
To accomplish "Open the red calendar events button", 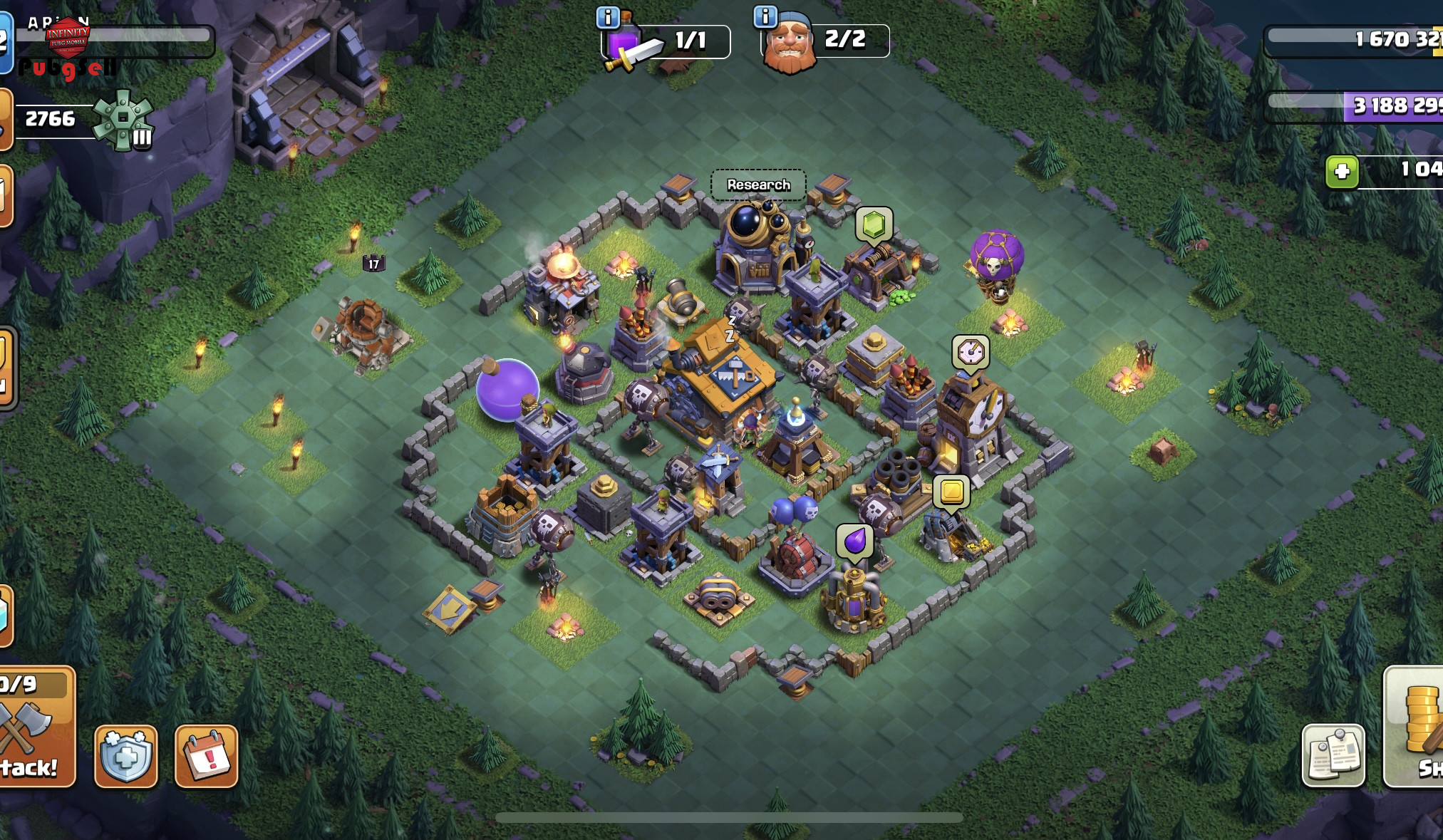I will coord(206,756).
